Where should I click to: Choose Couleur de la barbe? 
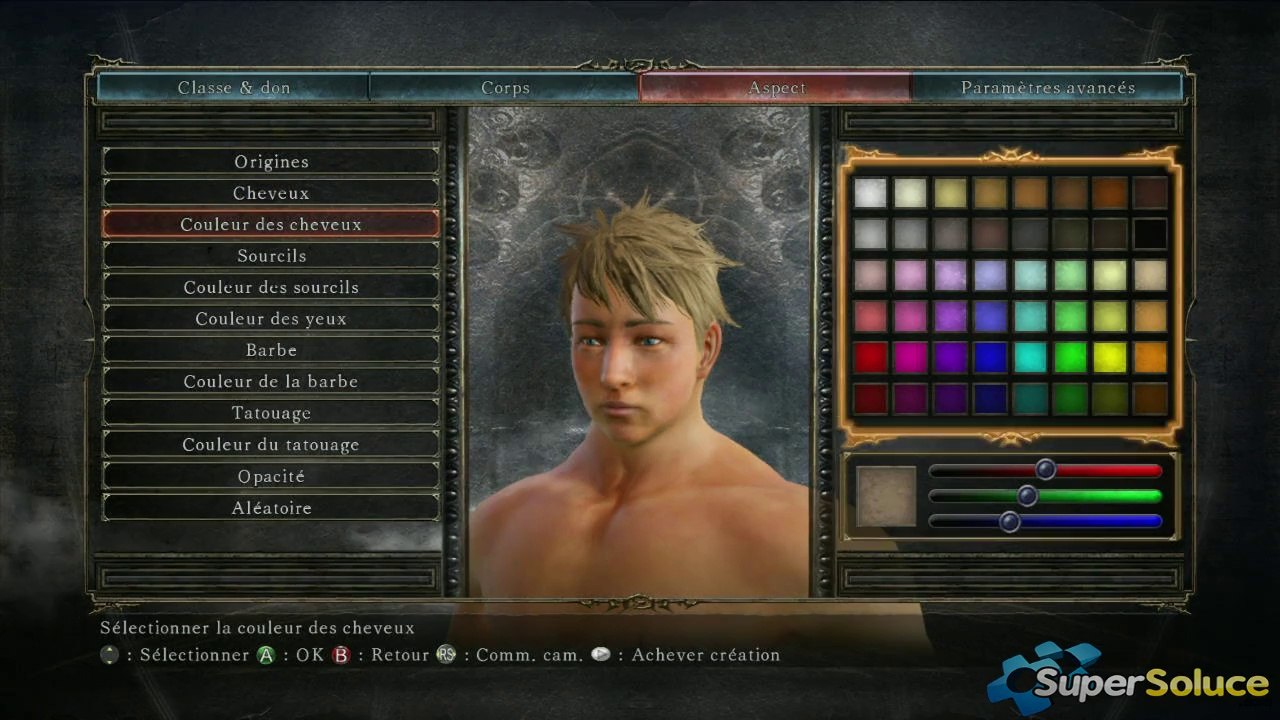pyautogui.click(x=271, y=382)
